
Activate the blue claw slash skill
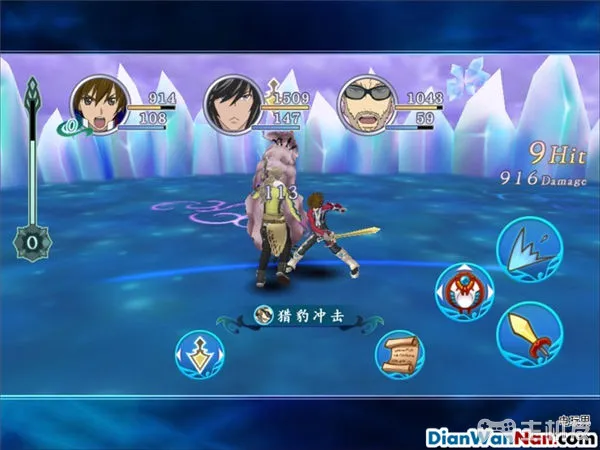click(x=530, y=247)
